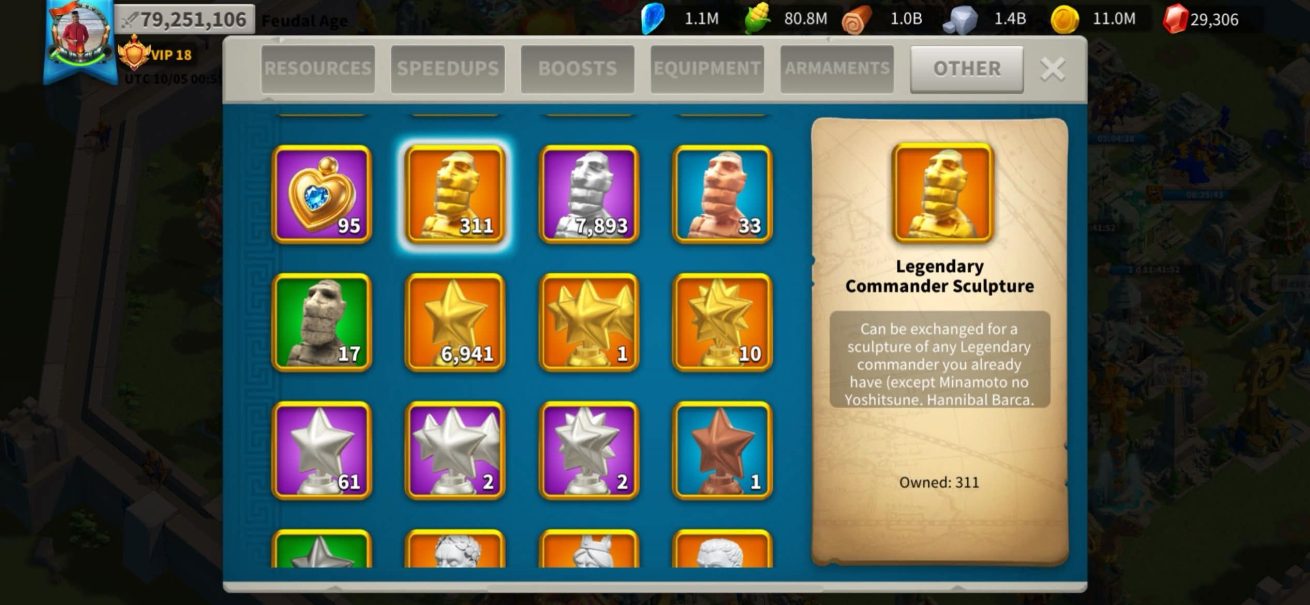Viewport: 1310px width, 605px height.
Task: Switch to the Resources tab
Action: tap(318, 69)
